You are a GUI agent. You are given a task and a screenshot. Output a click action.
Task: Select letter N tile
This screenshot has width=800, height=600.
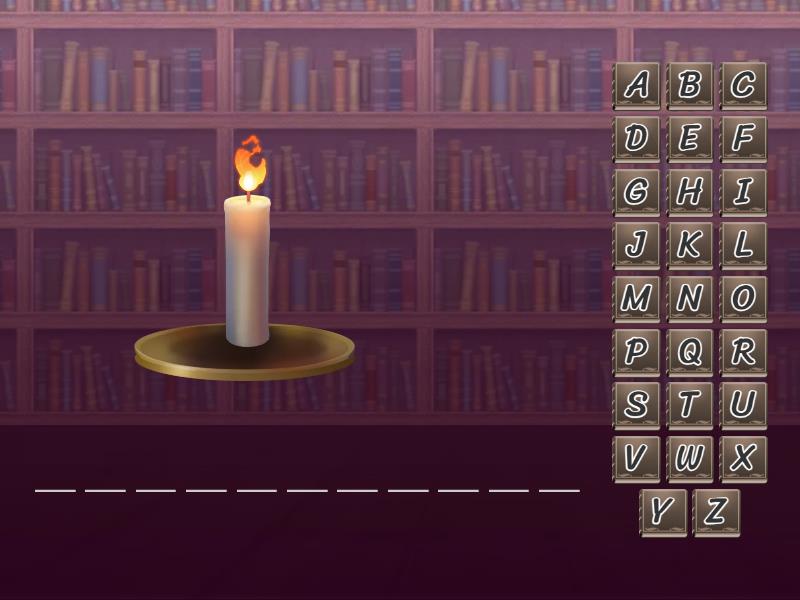689,299
